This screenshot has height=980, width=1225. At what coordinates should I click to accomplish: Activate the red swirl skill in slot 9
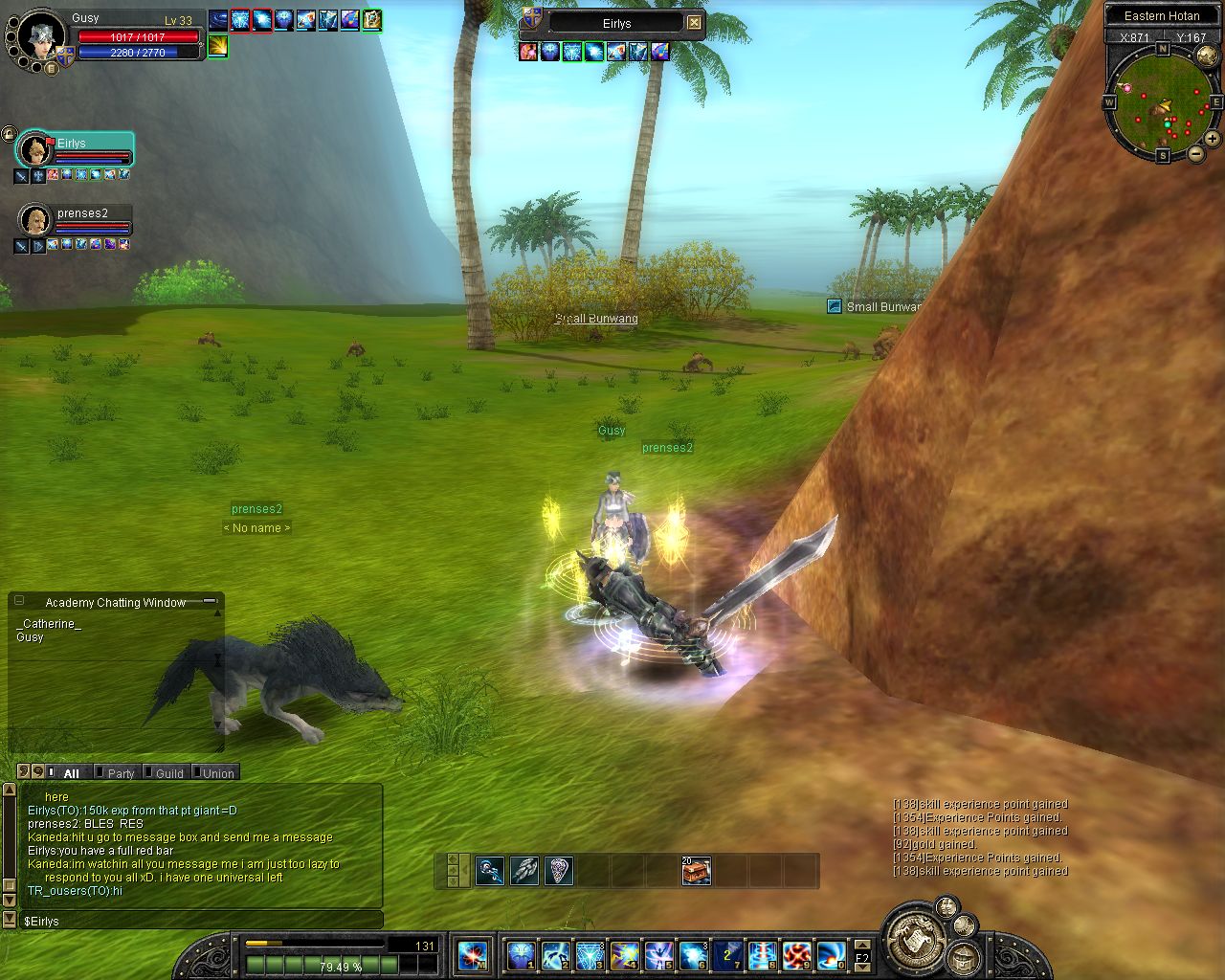point(796,955)
